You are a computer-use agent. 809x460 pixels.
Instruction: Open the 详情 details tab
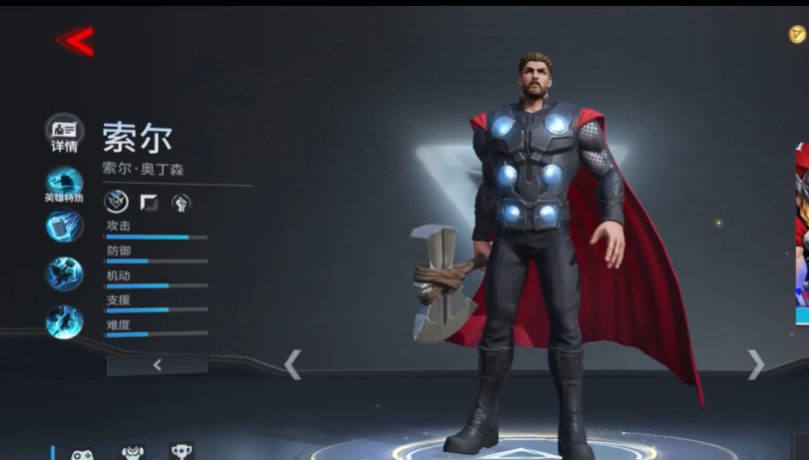[x=65, y=131]
